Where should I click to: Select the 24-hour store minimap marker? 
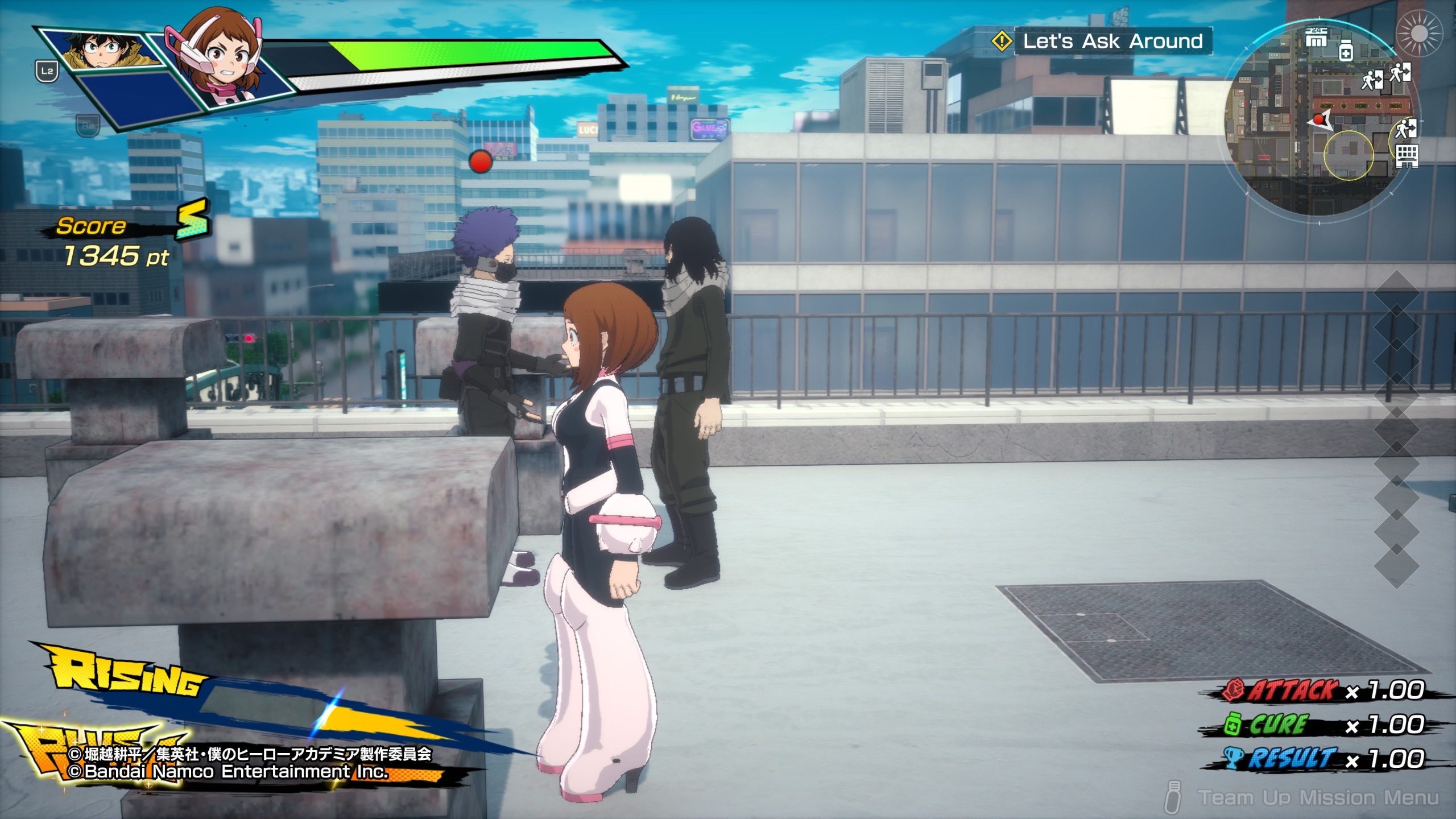(1316, 38)
